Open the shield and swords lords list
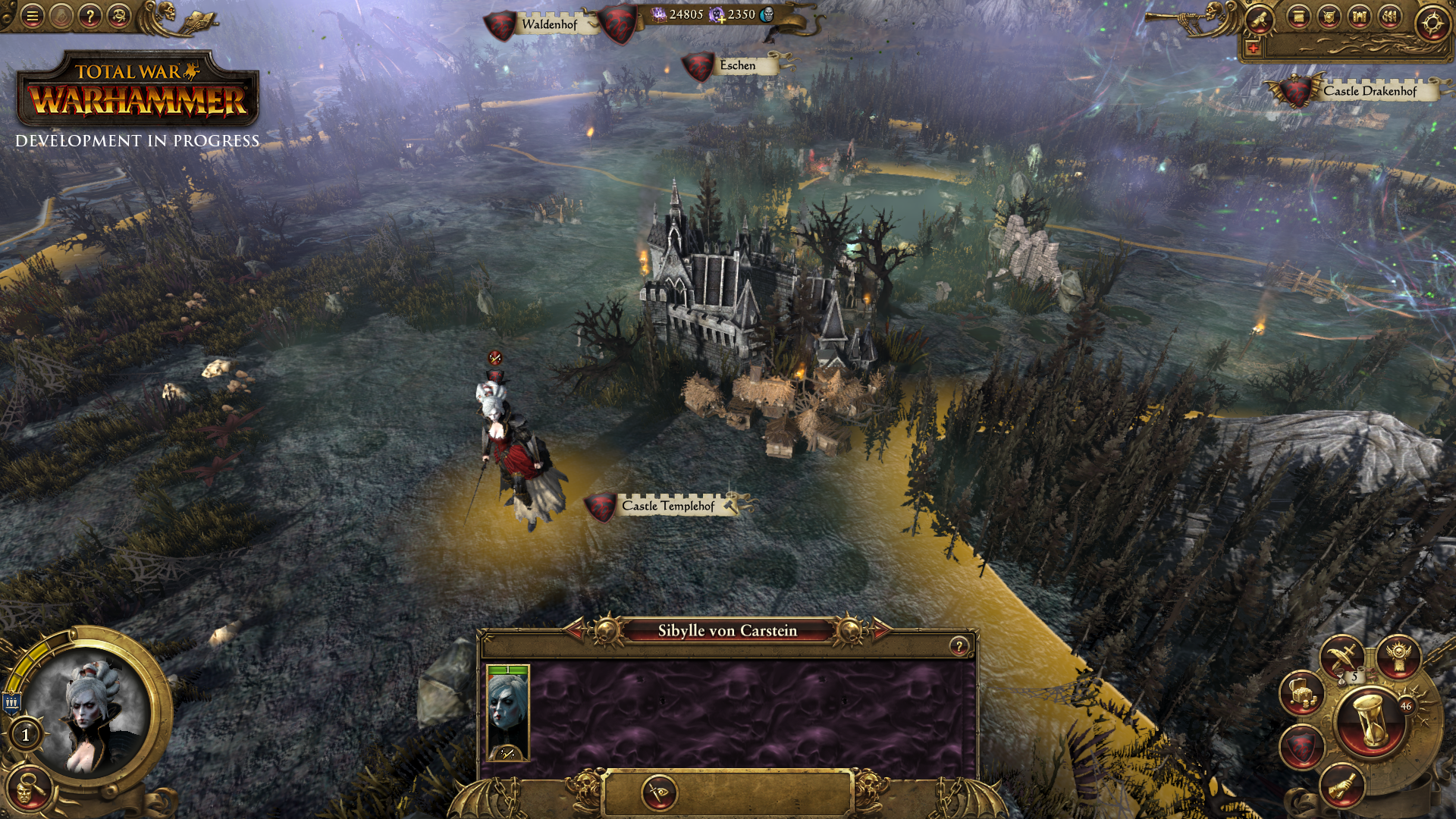Screen dimensions: 1456x819 (1329, 17)
